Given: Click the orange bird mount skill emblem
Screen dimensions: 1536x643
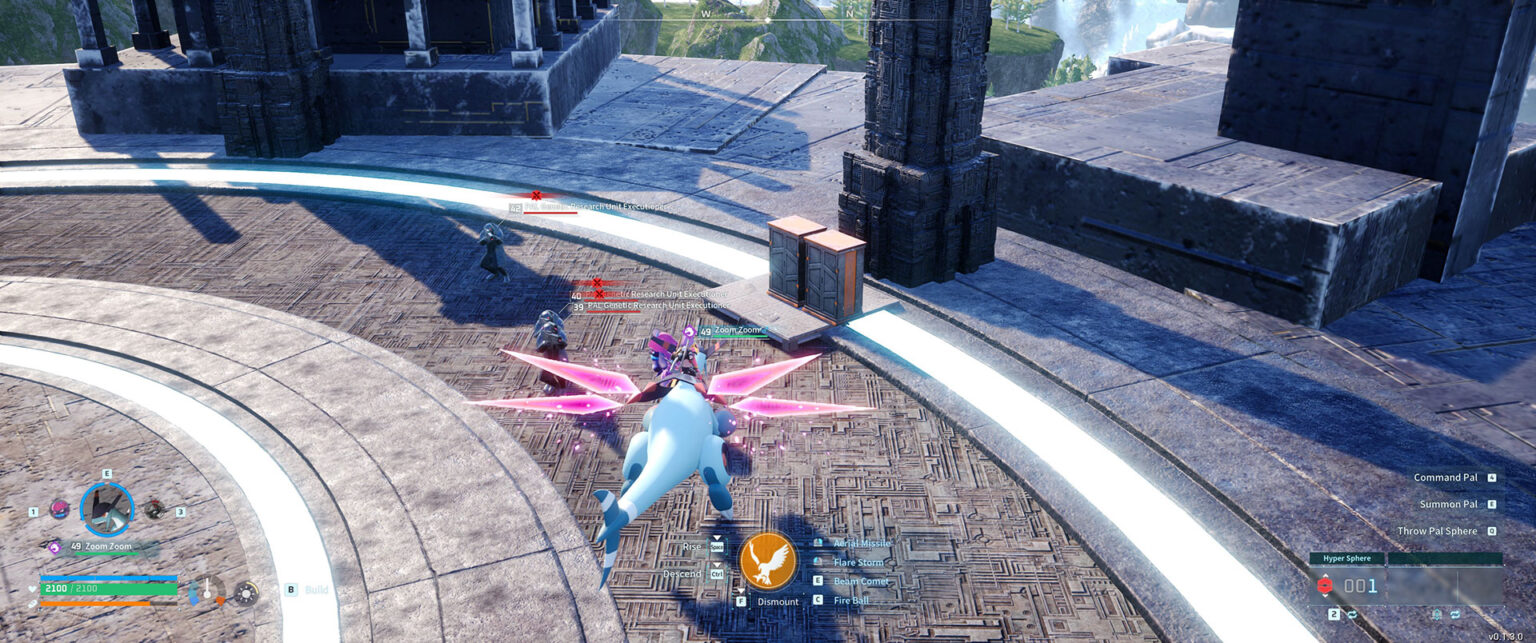Looking at the screenshot, I should [768, 562].
